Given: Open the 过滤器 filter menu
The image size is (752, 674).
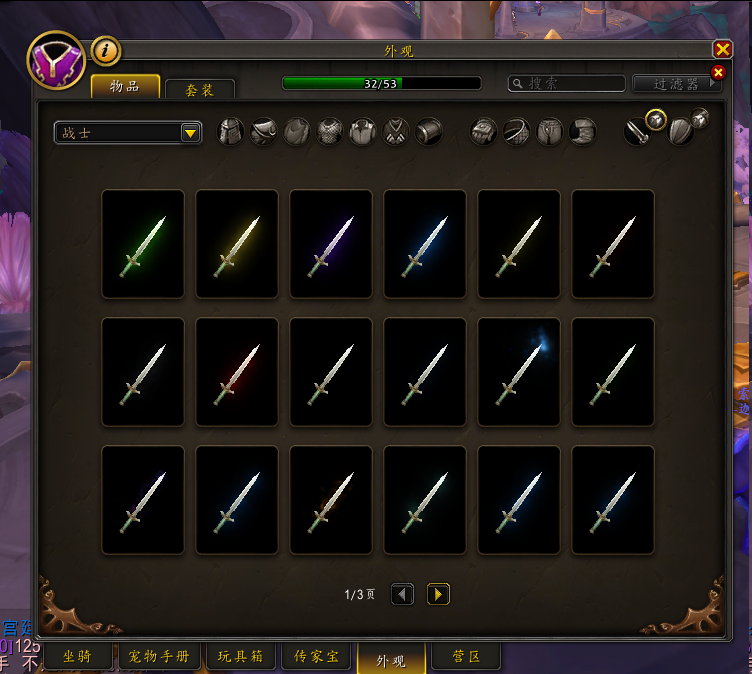Looking at the screenshot, I should tap(677, 85).
